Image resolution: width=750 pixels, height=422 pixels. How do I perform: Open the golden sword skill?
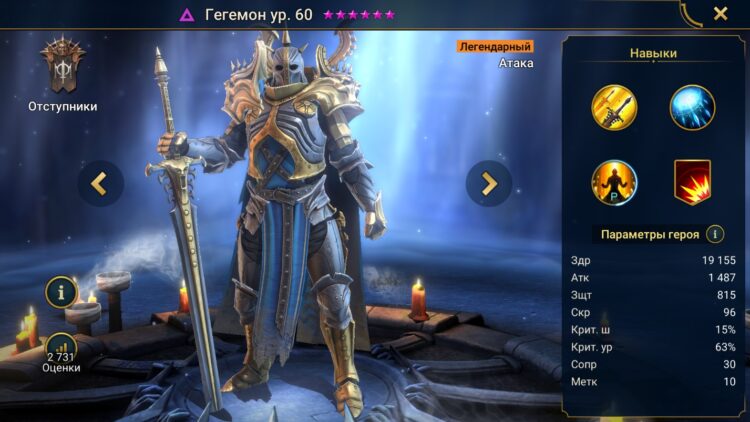coord(614,107)
